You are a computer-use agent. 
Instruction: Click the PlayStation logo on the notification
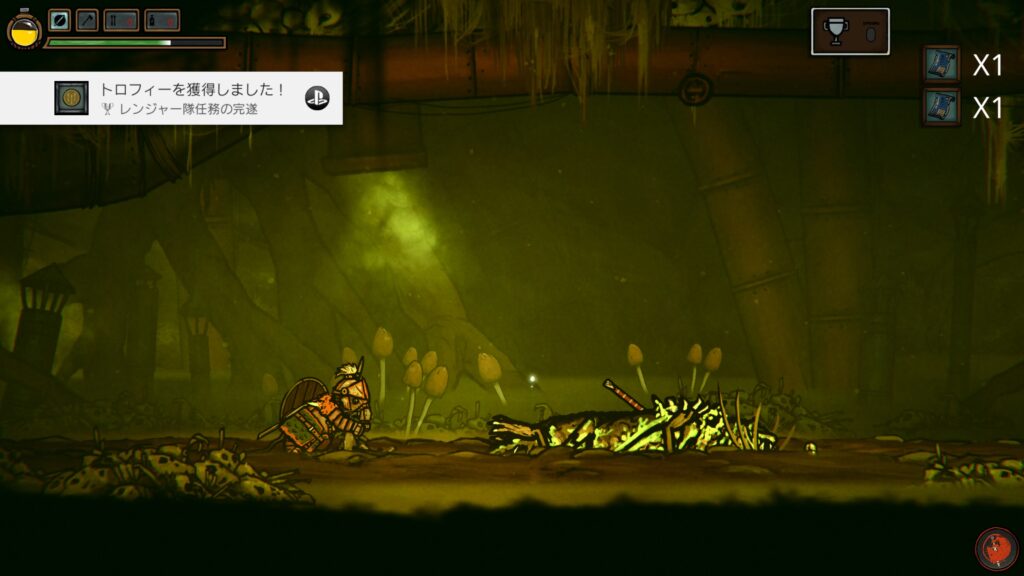click(317, 98)
